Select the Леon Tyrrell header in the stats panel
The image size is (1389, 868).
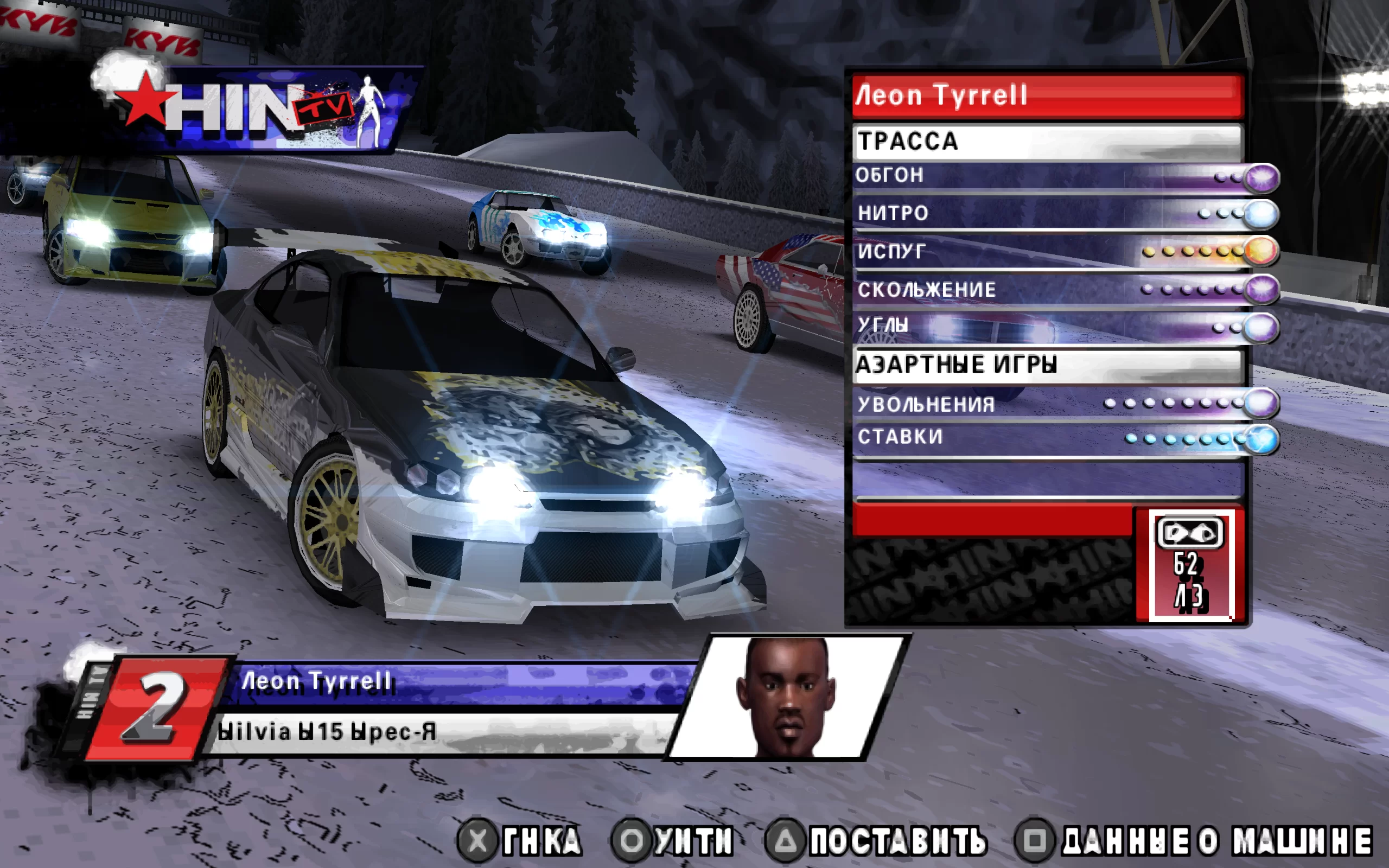1047,95
